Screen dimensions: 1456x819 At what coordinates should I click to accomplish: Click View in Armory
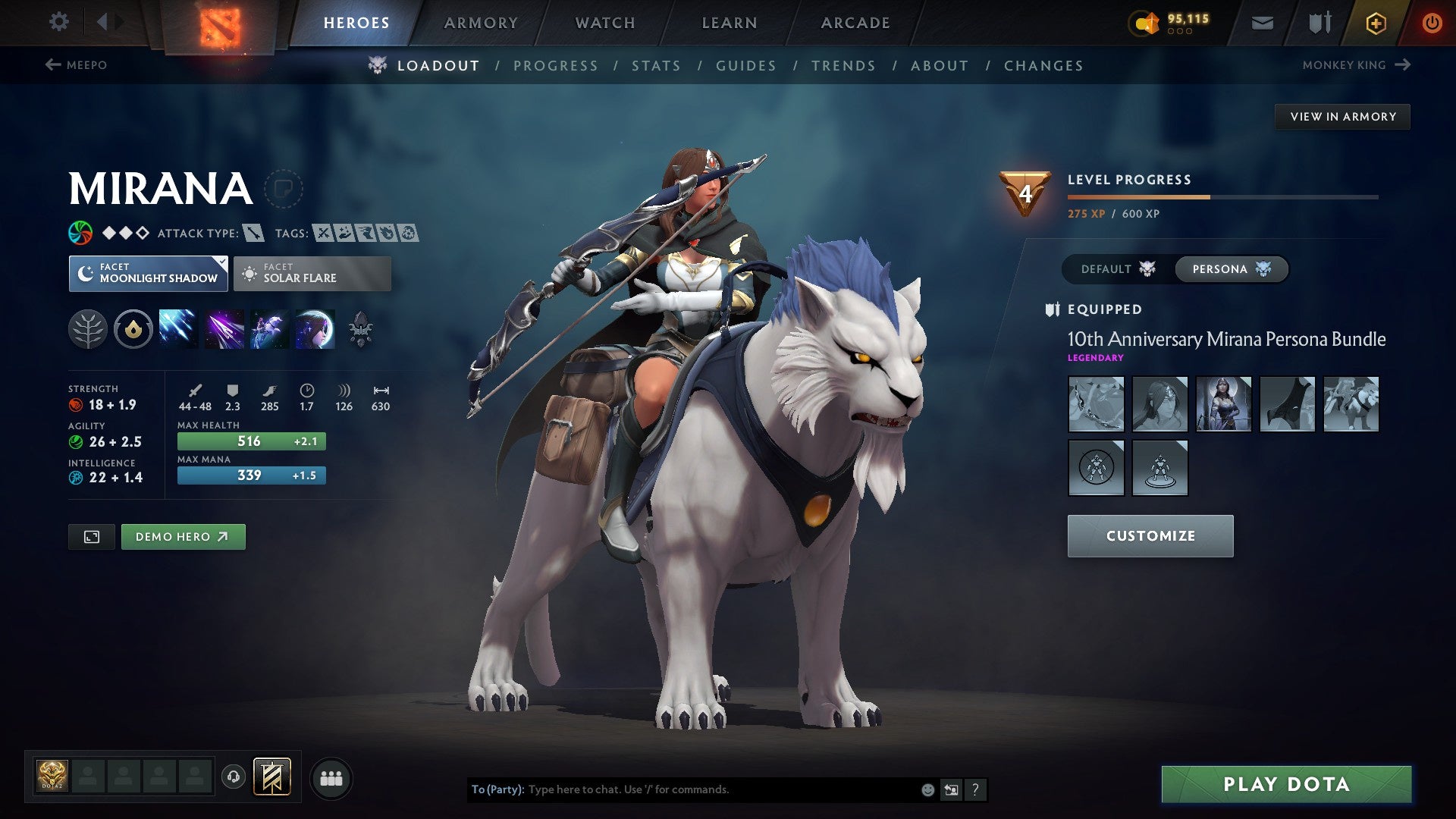point(1343,116)
